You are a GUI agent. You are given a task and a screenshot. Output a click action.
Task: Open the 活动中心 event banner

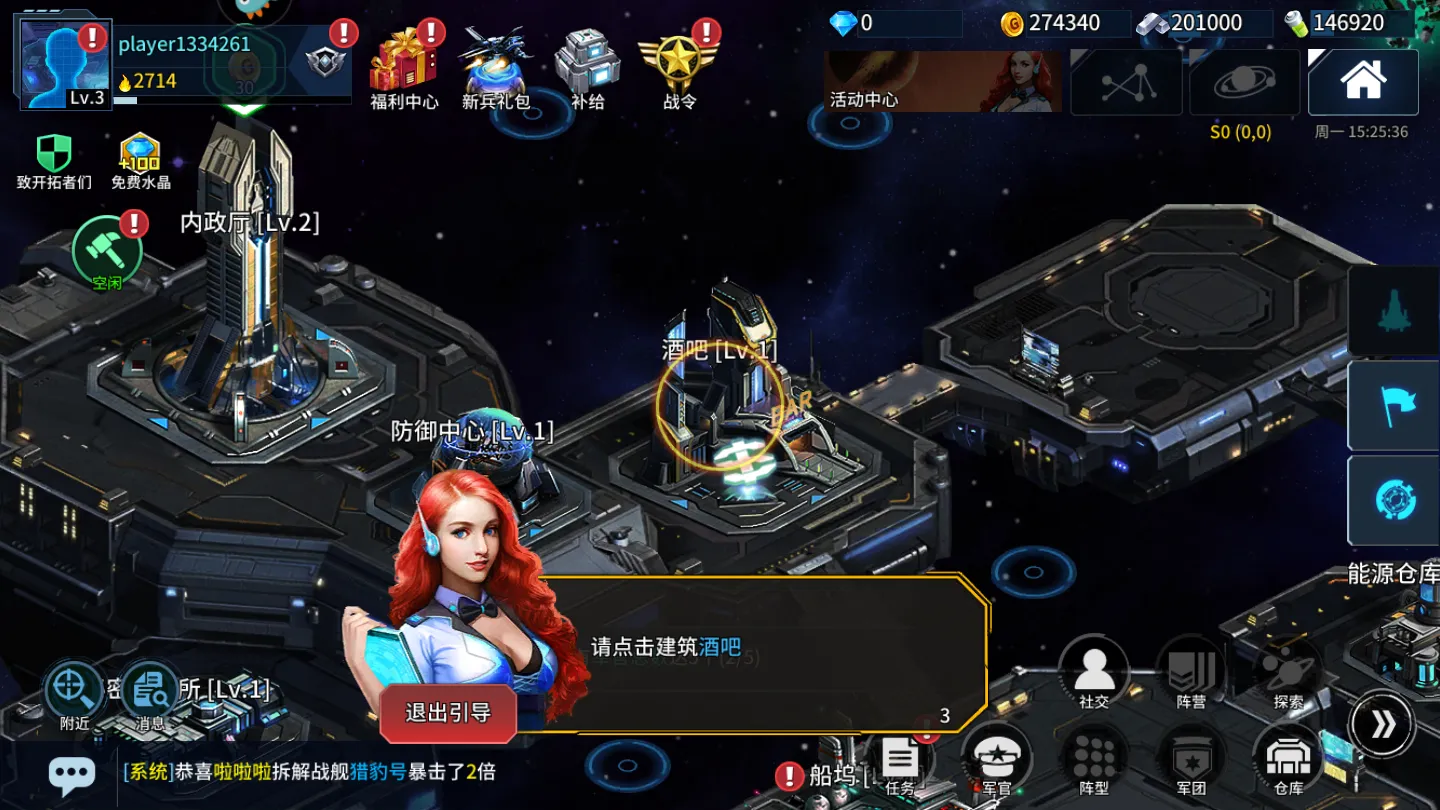pos(942,81)
